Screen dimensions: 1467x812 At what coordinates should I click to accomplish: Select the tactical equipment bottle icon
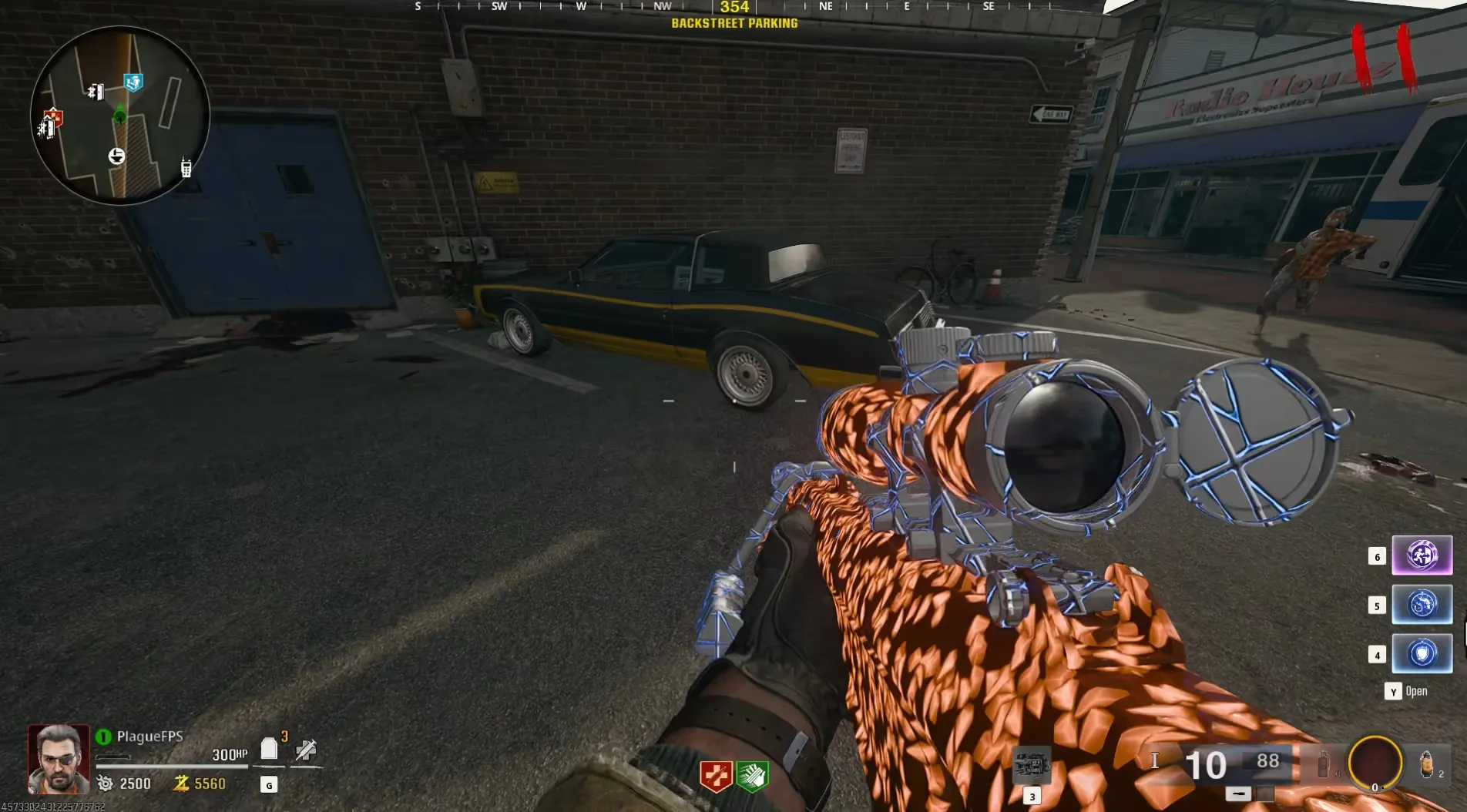[x=1323, y=764]
